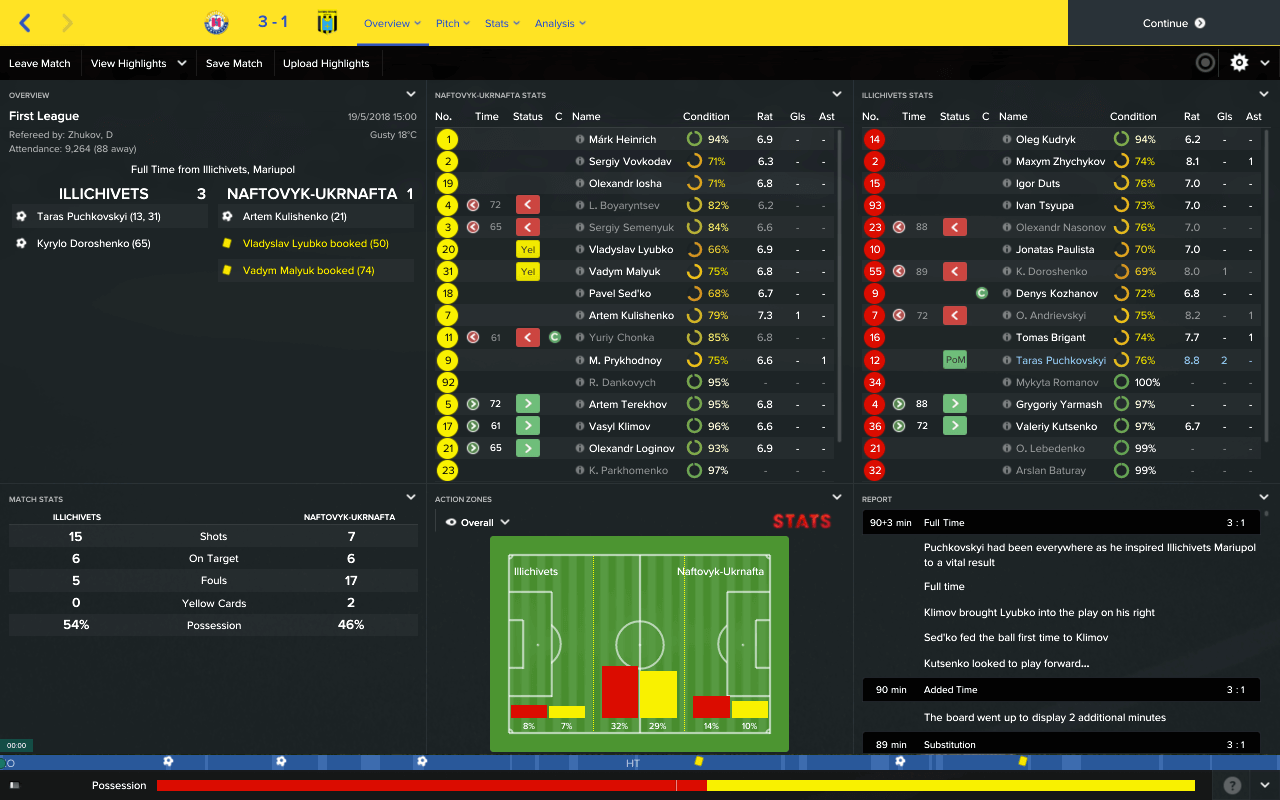Image resolution: width=1280 pixels, height=800 pixels.
Task: Select Artem Kulishenko in the Naftovyk player list
Action: coord(631,316)
